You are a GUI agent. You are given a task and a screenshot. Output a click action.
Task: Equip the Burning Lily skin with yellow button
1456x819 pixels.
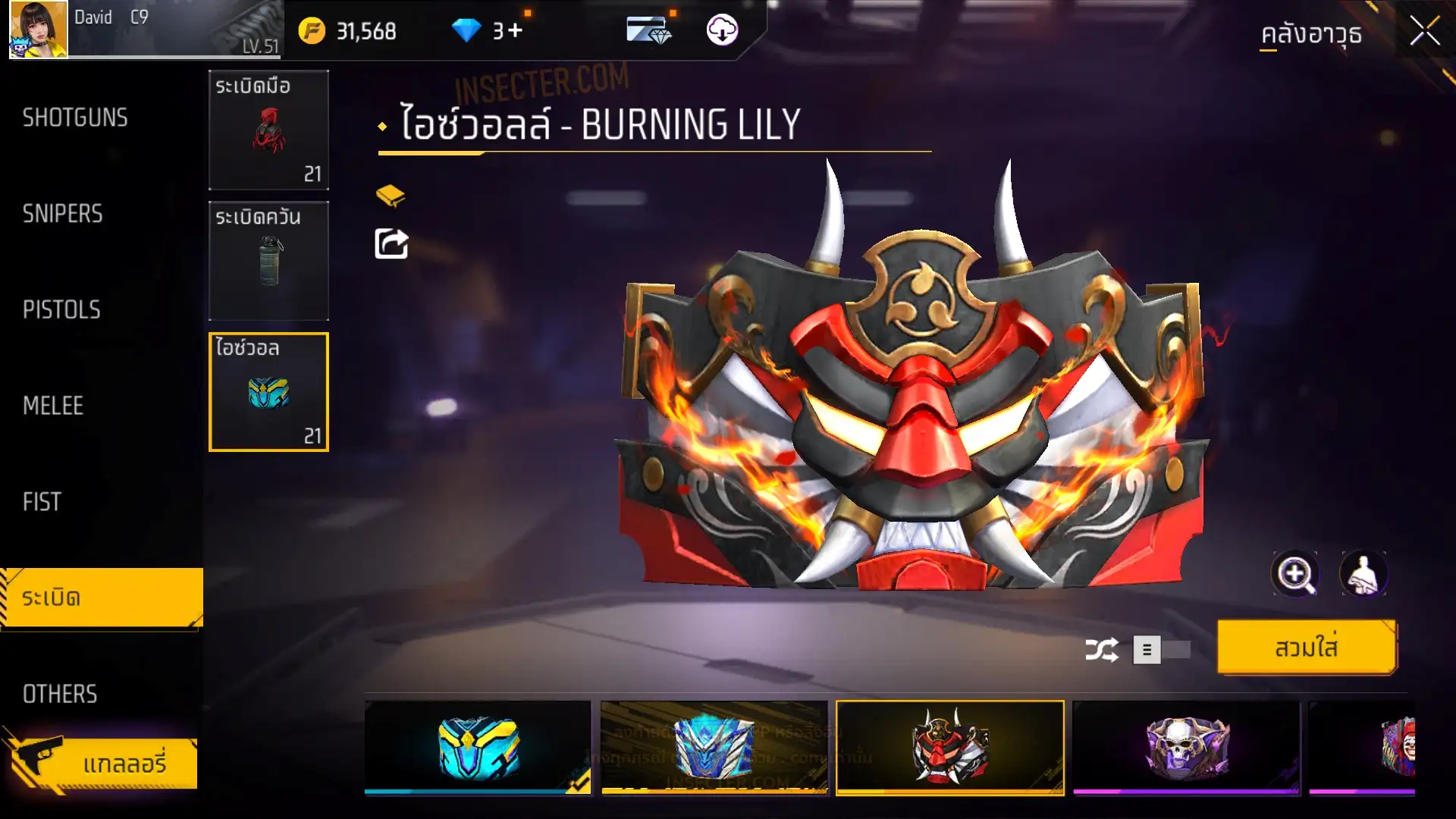coord(1306,648)
